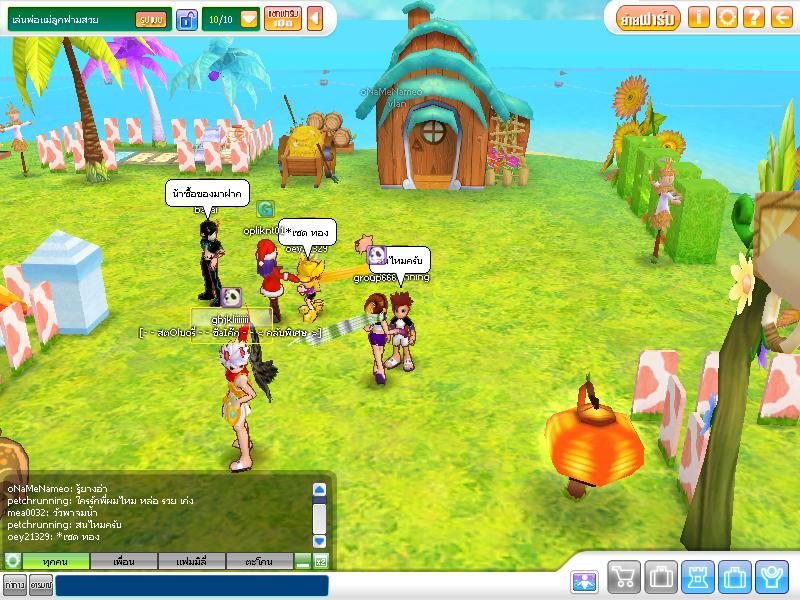
Task: Open settings with the gear icon
Action: click(727, 17)
